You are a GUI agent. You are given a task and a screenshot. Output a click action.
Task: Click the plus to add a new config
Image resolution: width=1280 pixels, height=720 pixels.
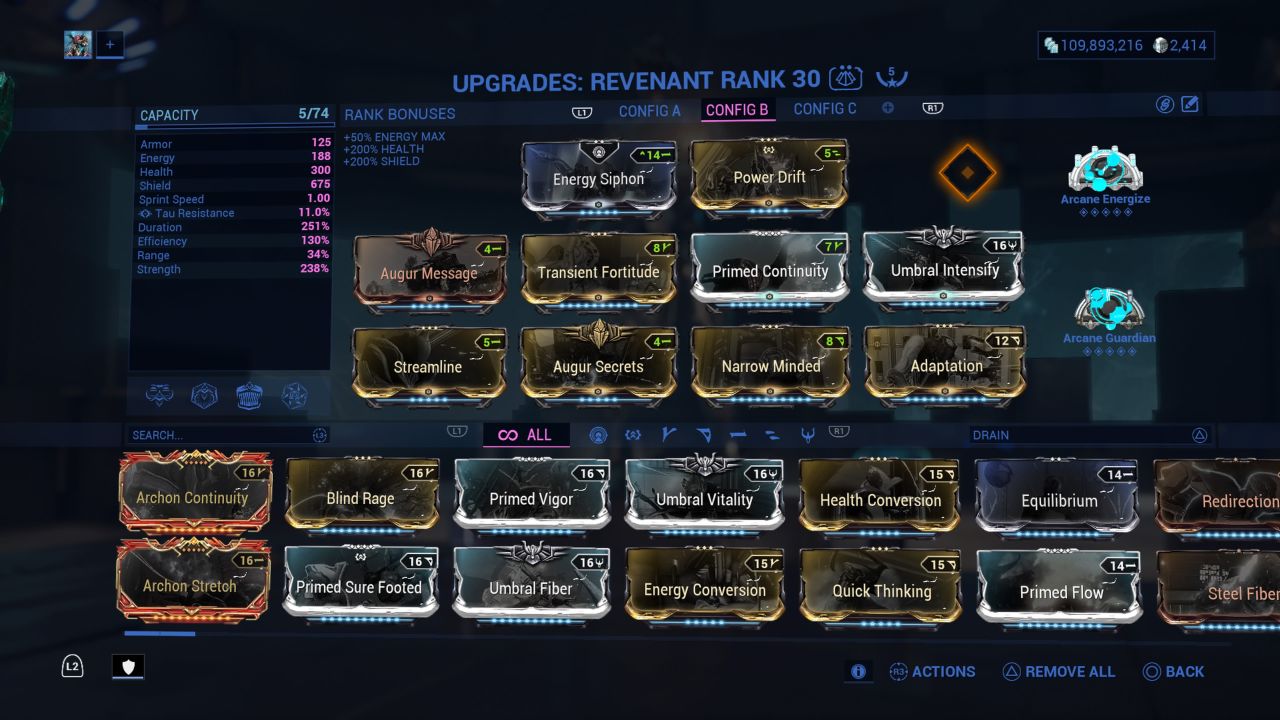tap(887, 107)
